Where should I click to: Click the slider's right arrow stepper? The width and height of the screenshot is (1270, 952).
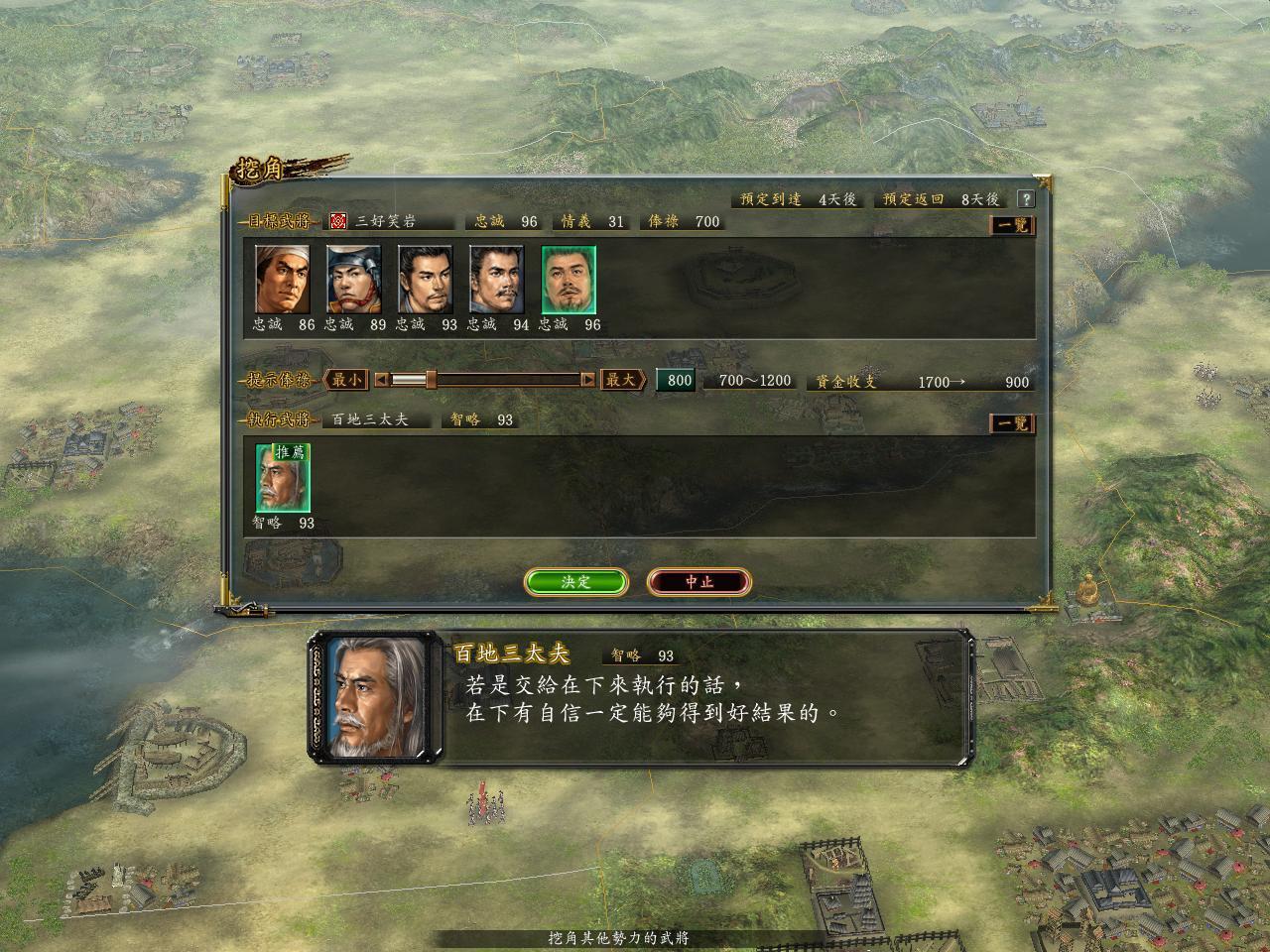(x=587, y=380)
